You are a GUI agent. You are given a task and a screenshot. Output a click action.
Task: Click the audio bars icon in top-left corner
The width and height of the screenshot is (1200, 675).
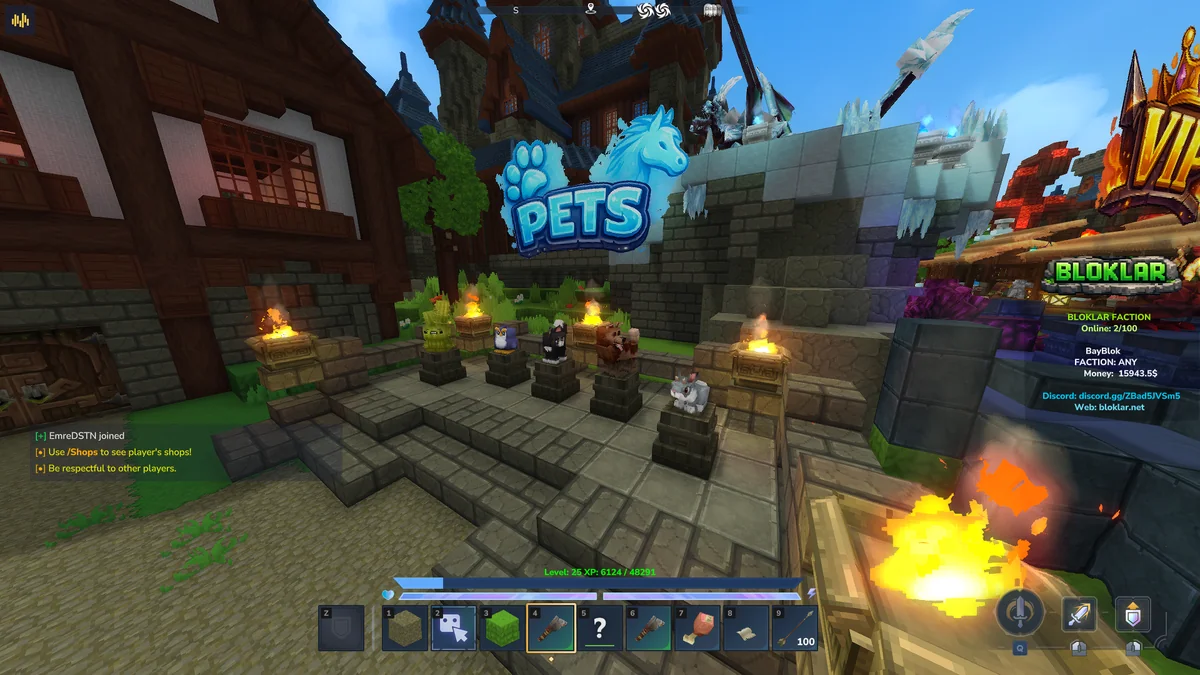21,21
